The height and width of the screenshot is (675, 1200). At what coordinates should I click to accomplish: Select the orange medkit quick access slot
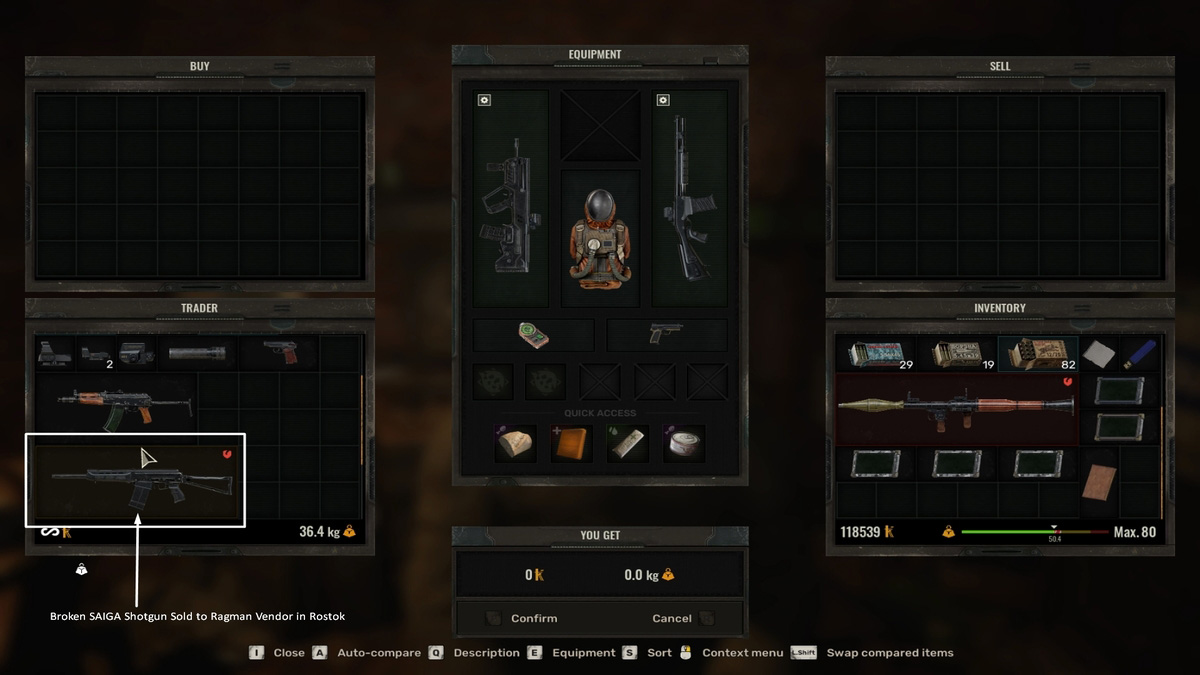coord(572,443)
